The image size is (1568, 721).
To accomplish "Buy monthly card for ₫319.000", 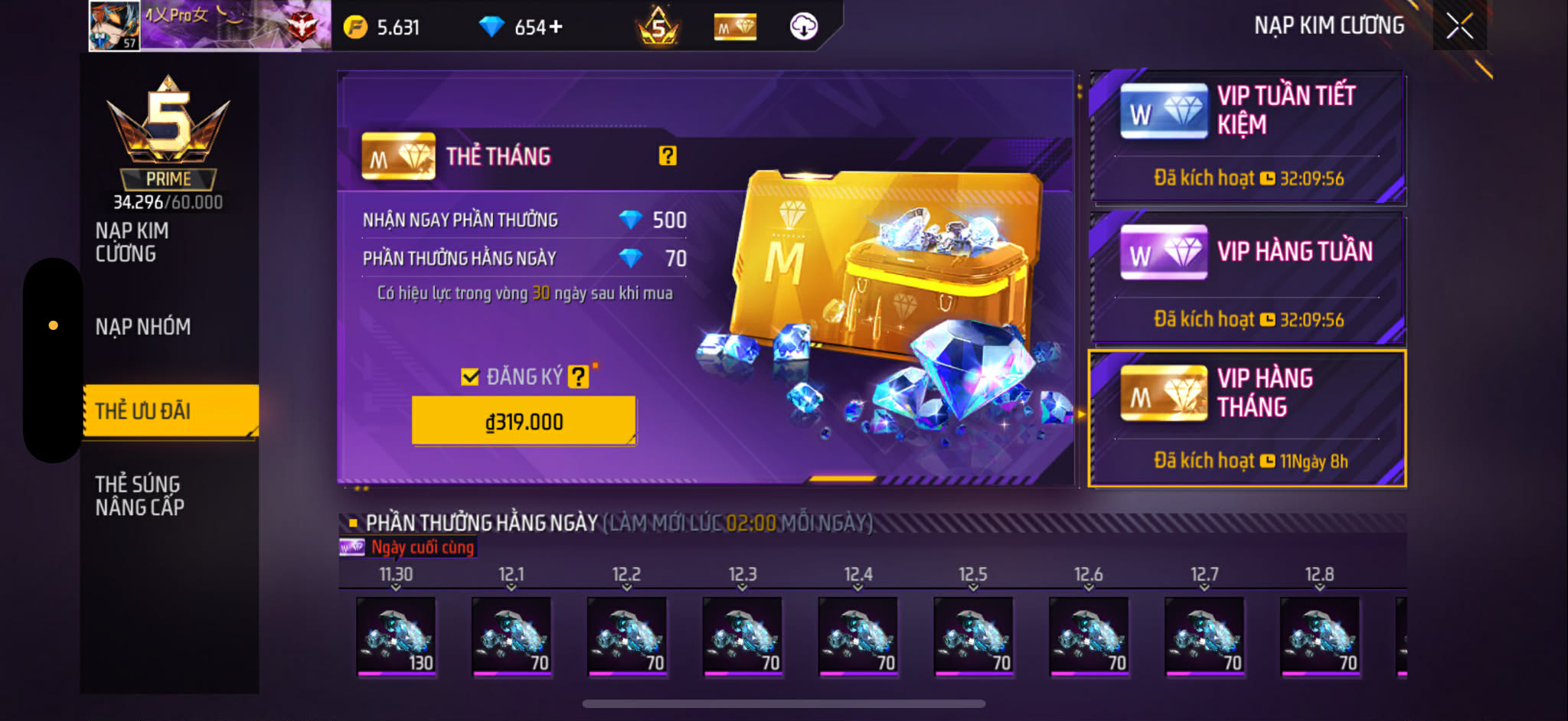I will (x=524, y=421).
